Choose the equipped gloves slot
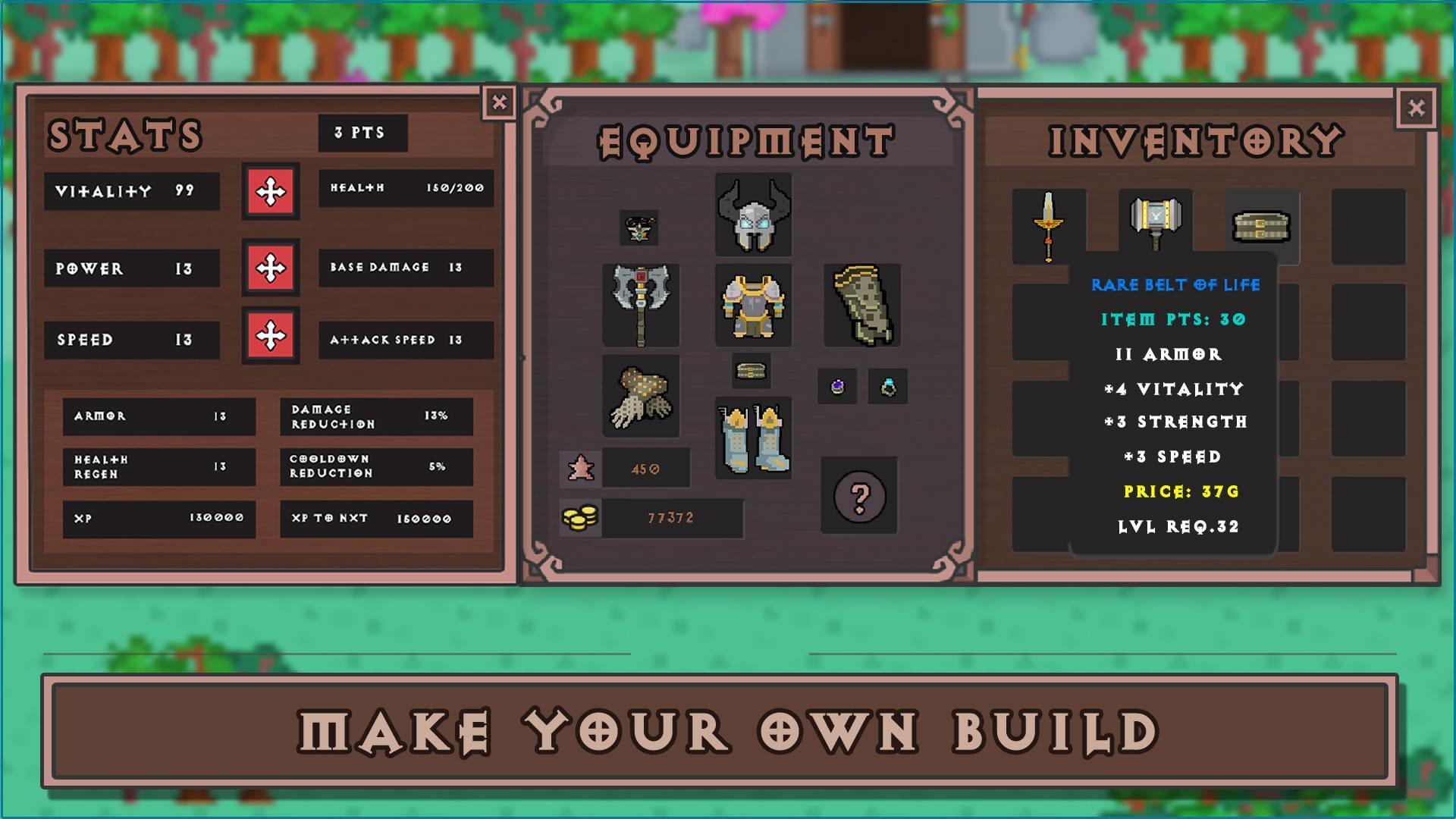Image resolution: width=1456 pixels, height=819 pixels. point(641,396)
